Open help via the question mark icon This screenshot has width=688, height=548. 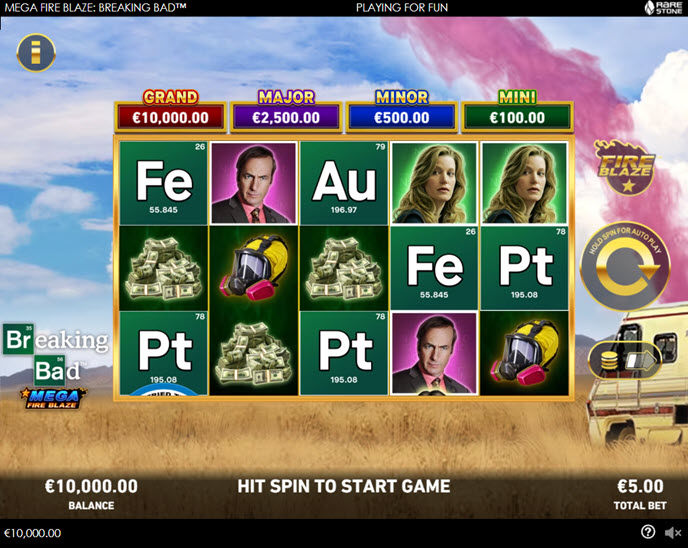[648, 533]
